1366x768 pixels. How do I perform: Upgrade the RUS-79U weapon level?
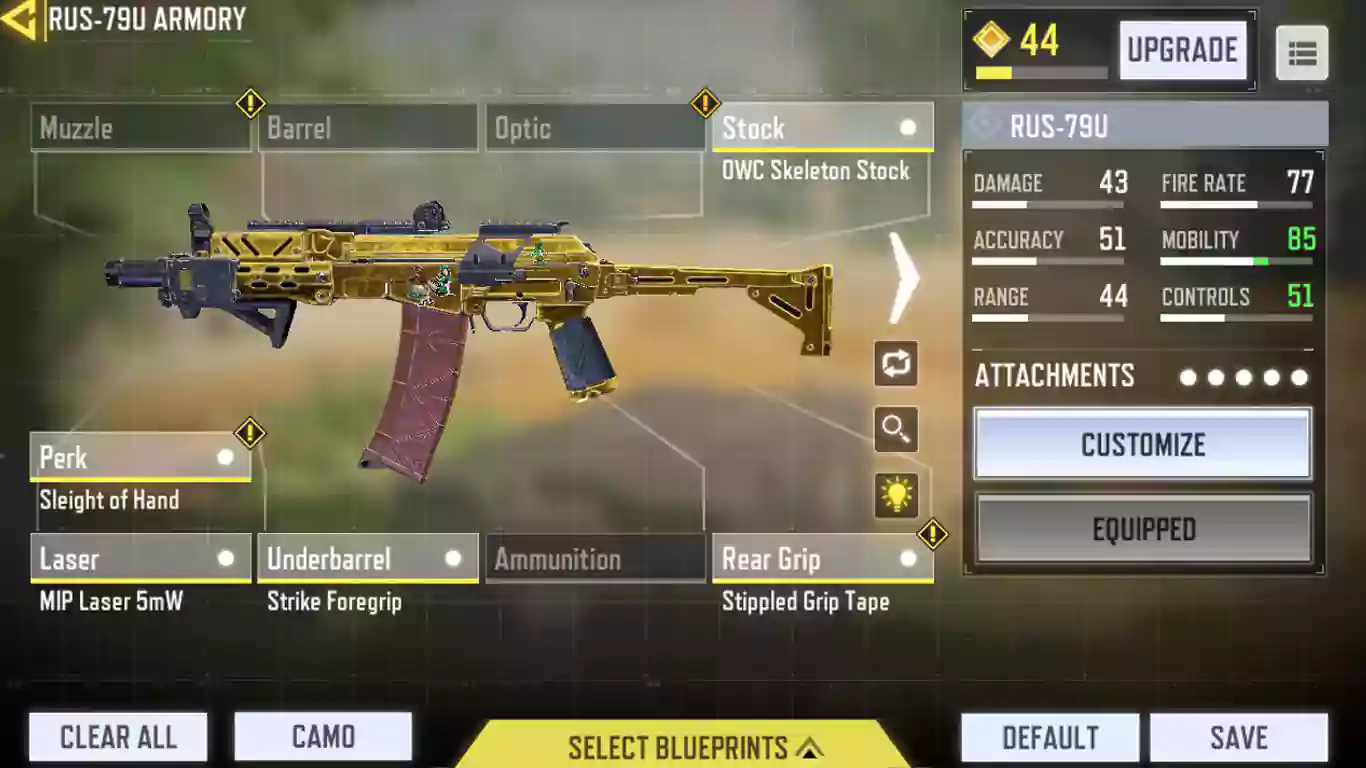point(1182,50)
